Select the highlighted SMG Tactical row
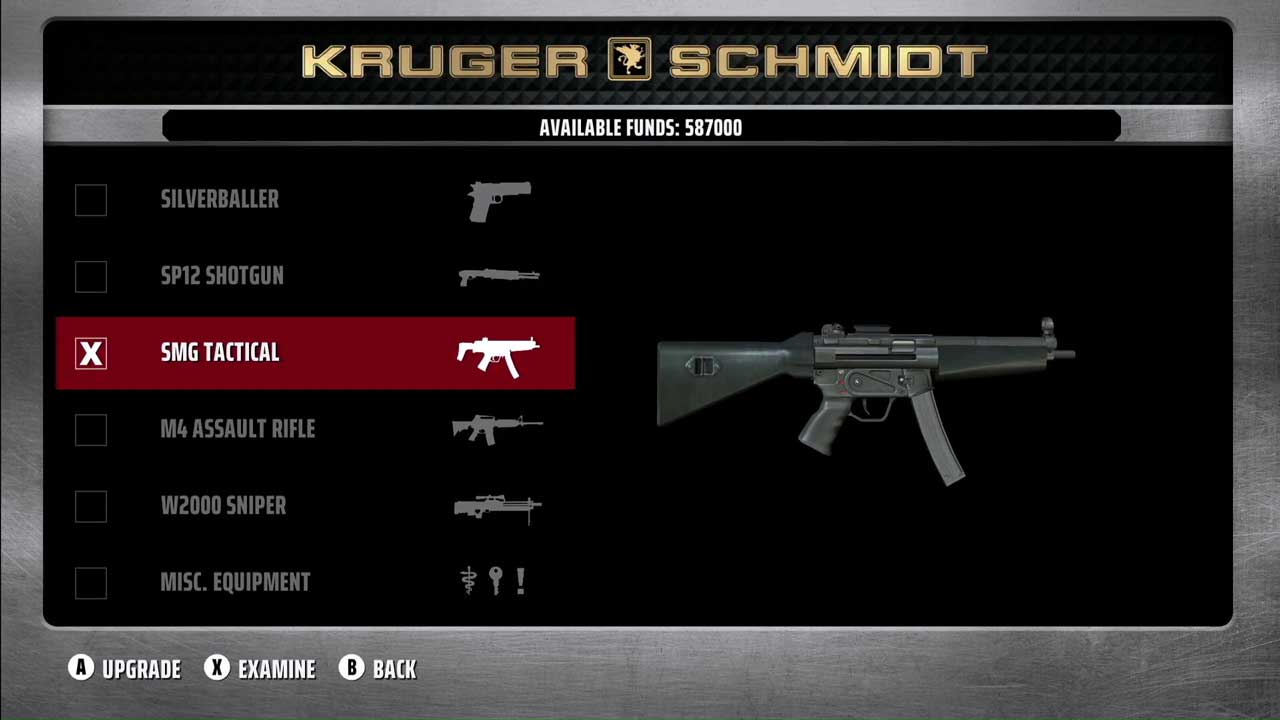This screenshot has width=1280, height=720. (315, 353)
